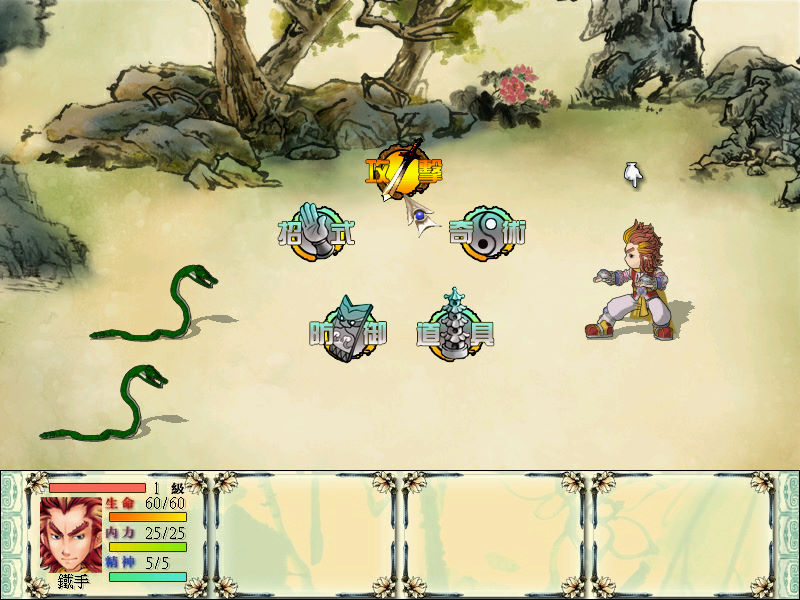Image resolution: width=800 pixels, height=600 pixels.
Task: Choose the 招式 skills command
Action: point(316,234)
